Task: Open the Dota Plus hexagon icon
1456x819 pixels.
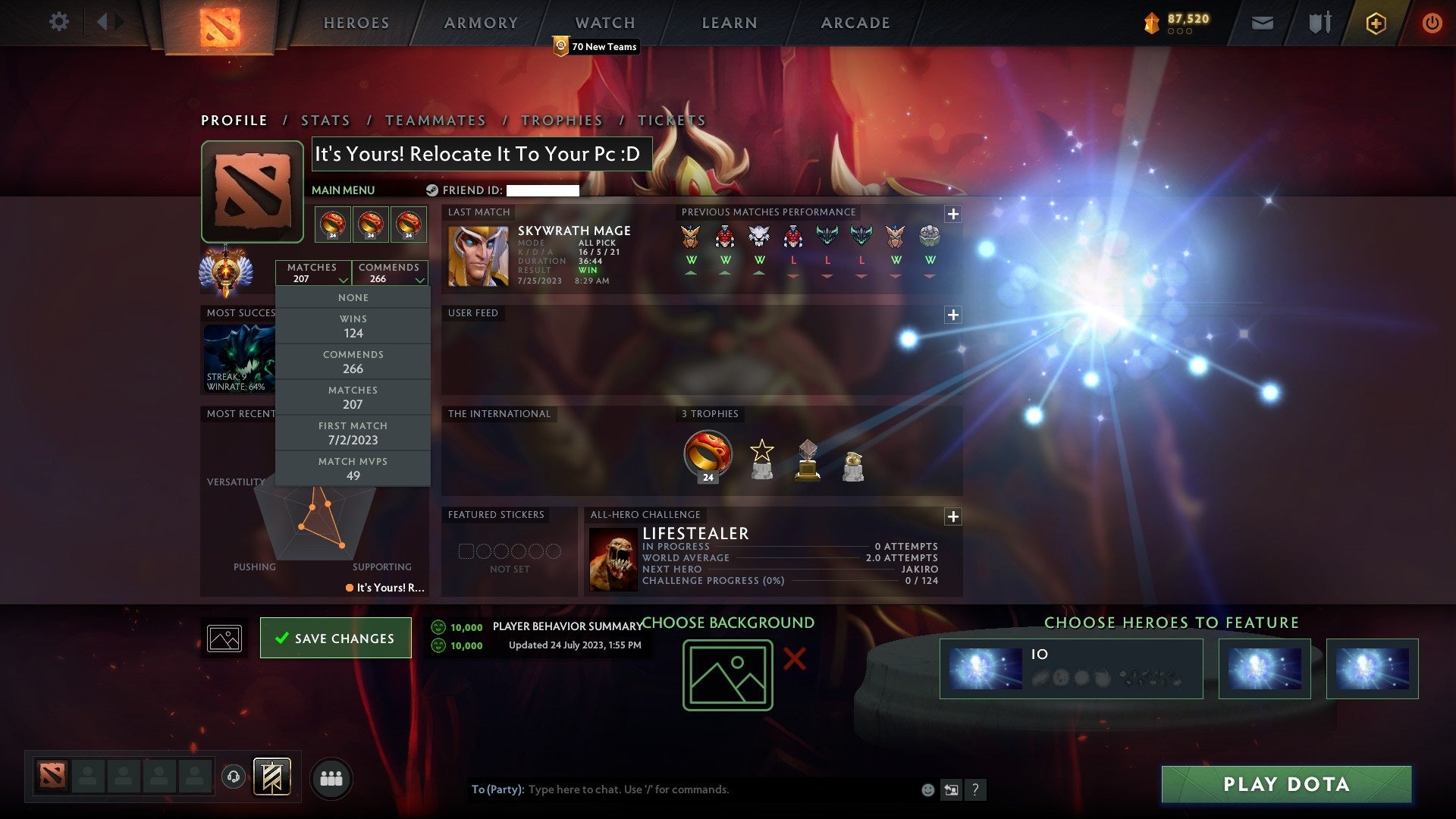Action: tap(1376, 22)
